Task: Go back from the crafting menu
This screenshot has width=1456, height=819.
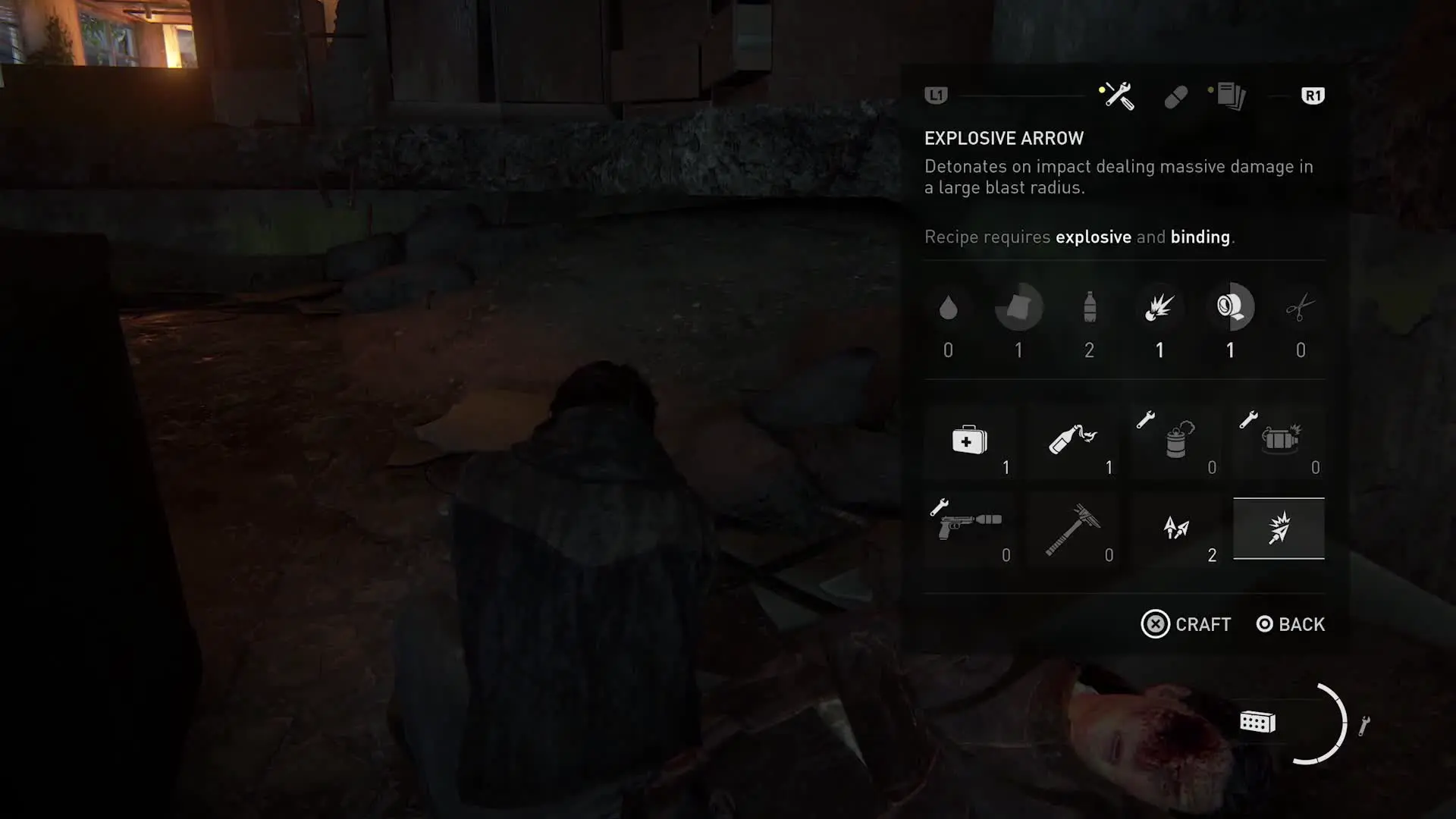Action: [x=1291, y=624]
